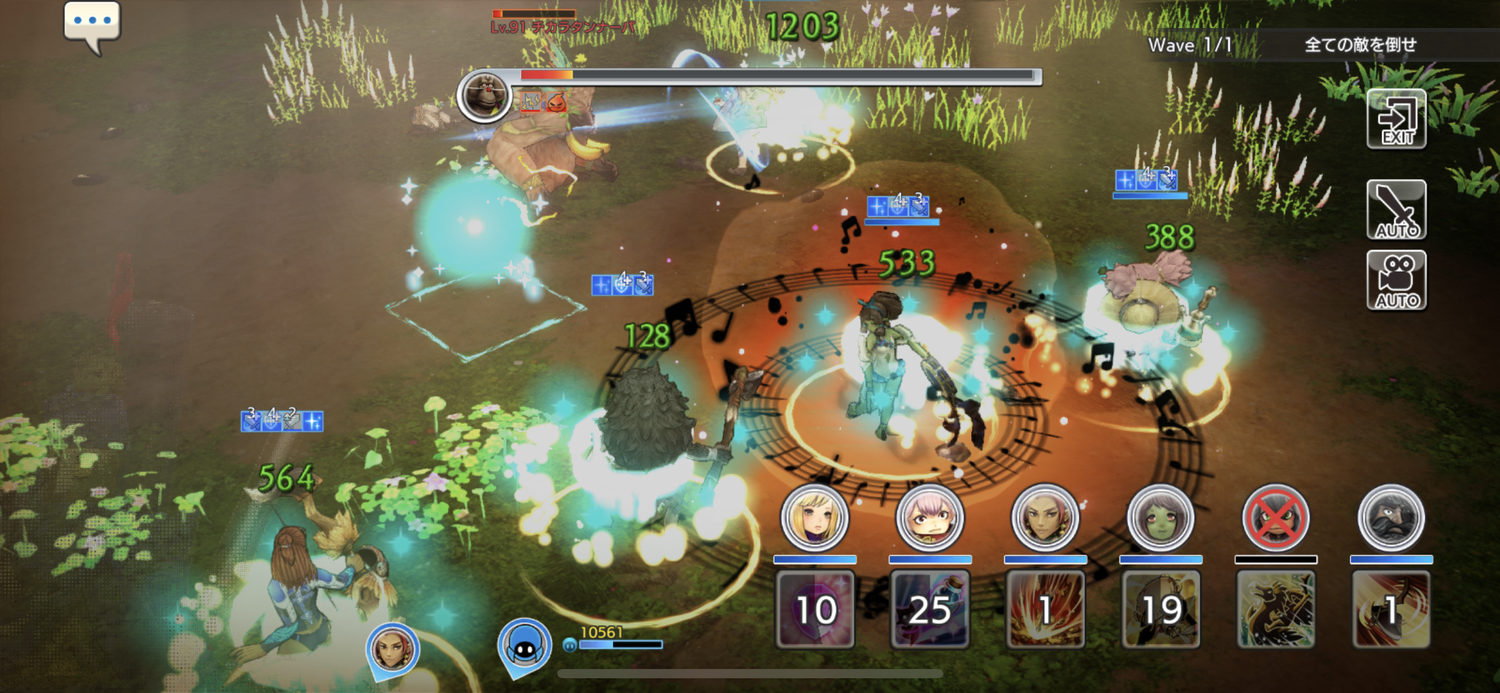
Task: Activate the chained skill showing cooldown 19
Action: tap(1160, 608)
